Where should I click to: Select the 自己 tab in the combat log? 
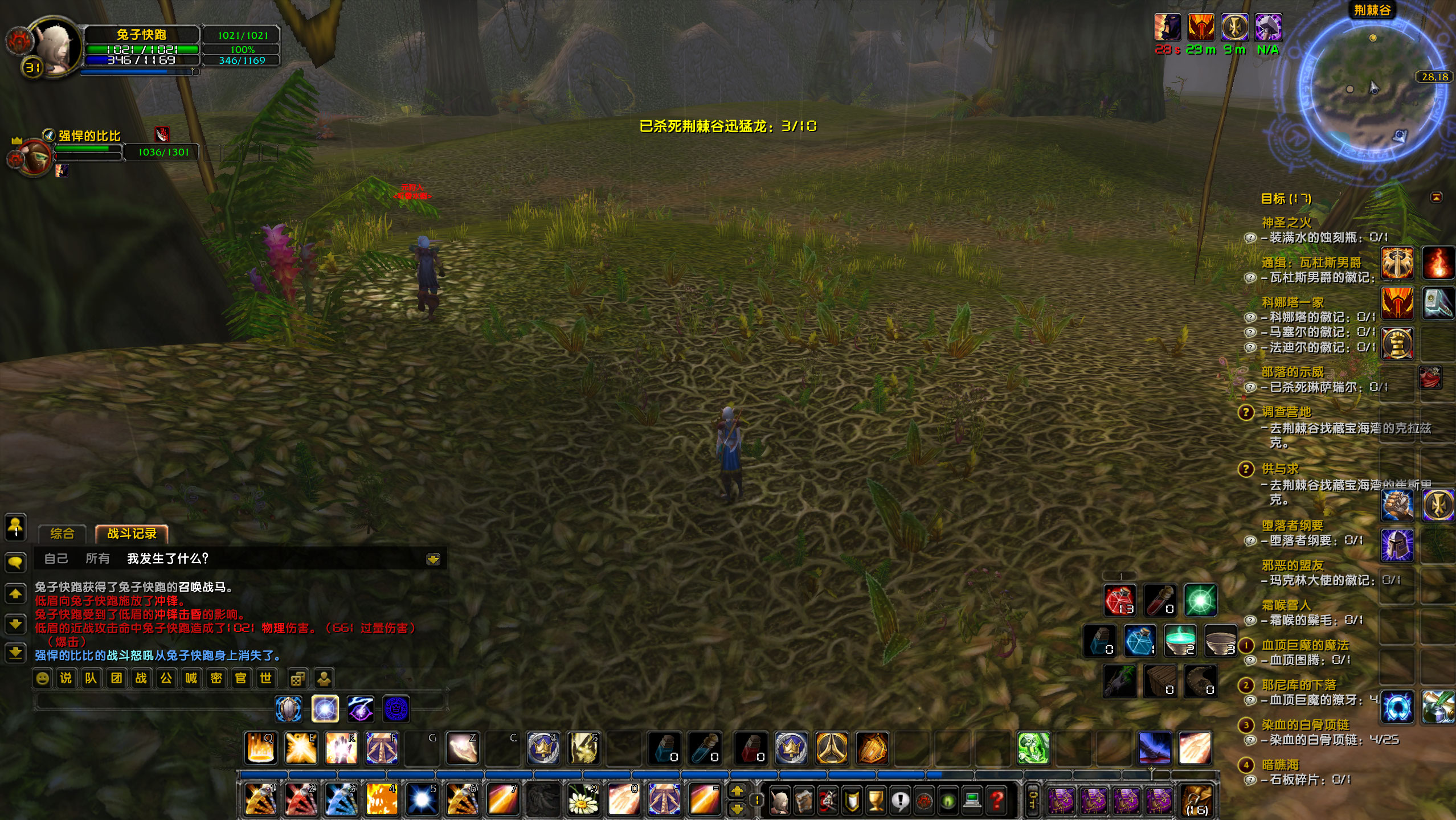coord(56,559)
